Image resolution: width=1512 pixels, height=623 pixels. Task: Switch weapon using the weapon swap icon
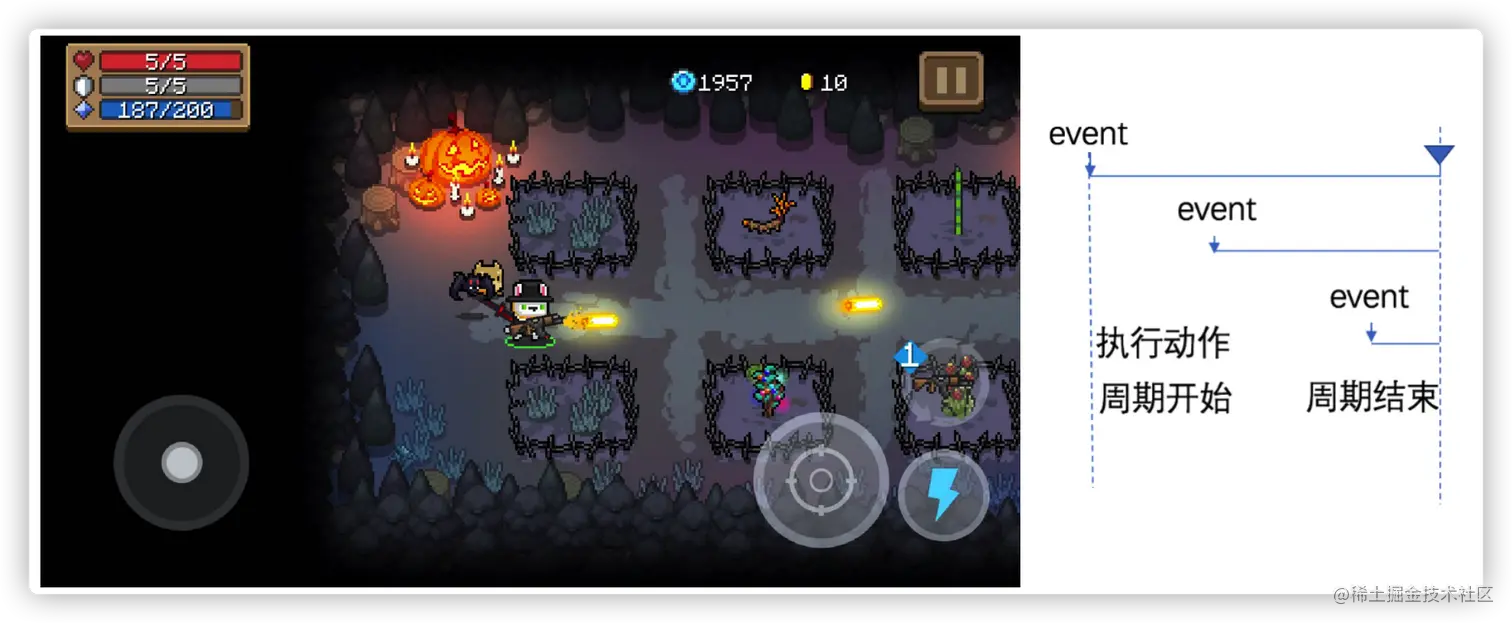coord(947,384)
